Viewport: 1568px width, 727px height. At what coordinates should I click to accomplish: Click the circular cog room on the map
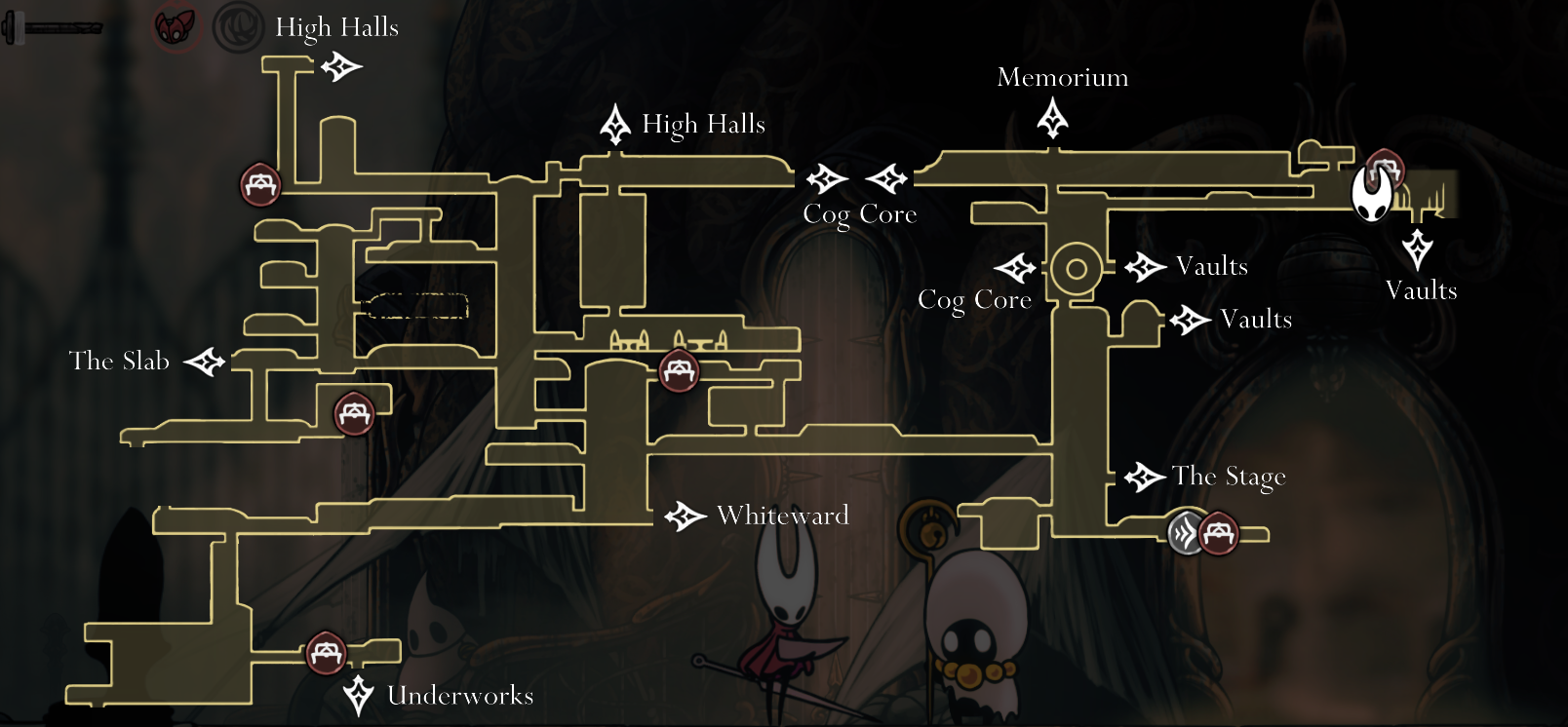pos(1077,266)
